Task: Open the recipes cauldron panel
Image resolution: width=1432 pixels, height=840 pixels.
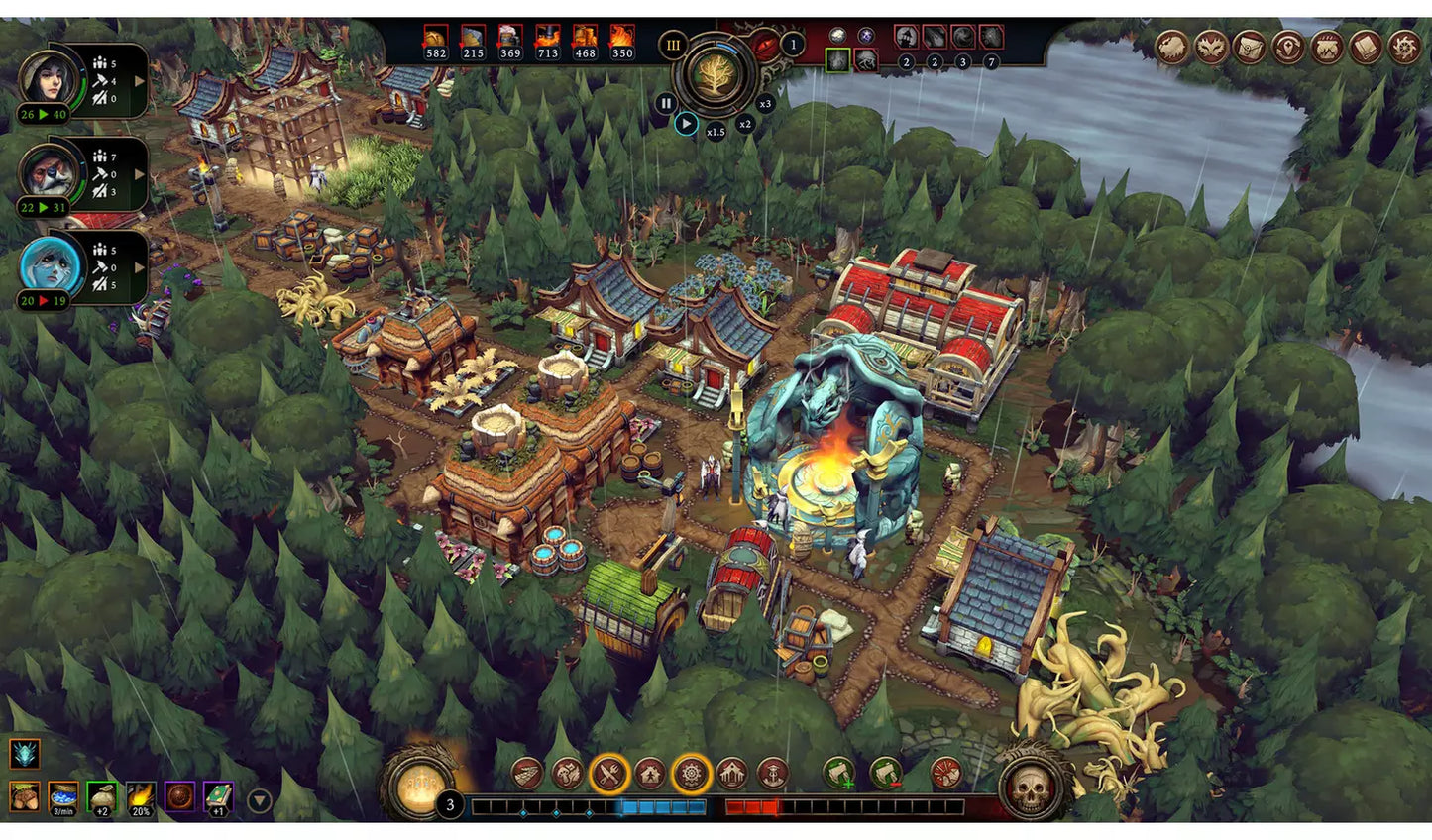Action: point(1326,47)
